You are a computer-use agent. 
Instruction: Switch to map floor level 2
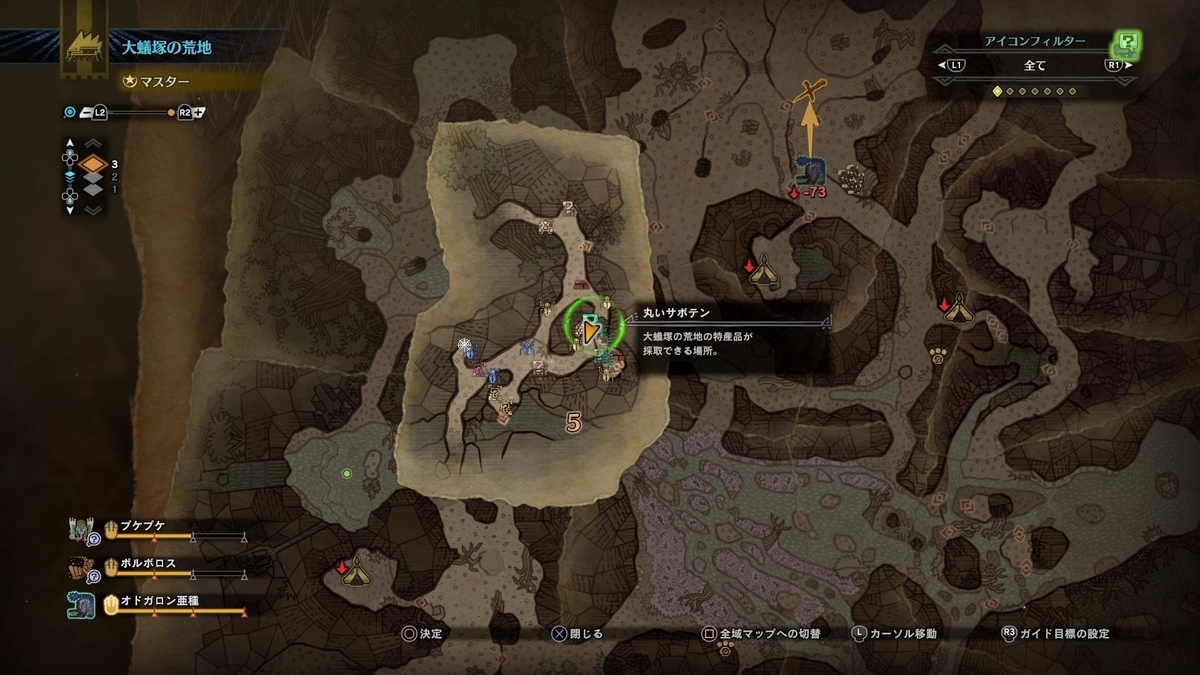pyautogui.click(x=92, y=177)
